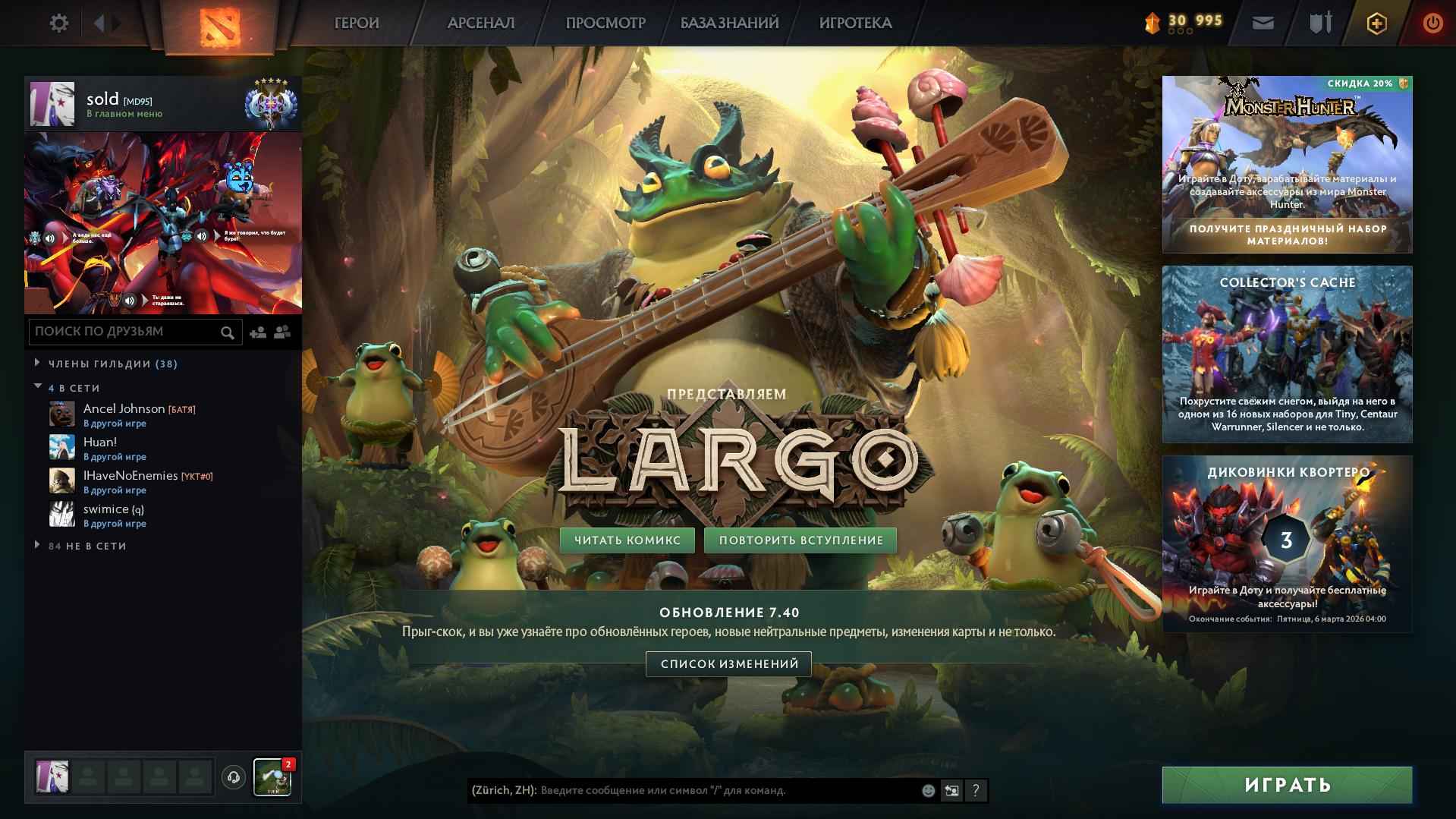The image size is (1456, 819).
Task: Click the add friend icon beside friend search
Action: (256, 332)
